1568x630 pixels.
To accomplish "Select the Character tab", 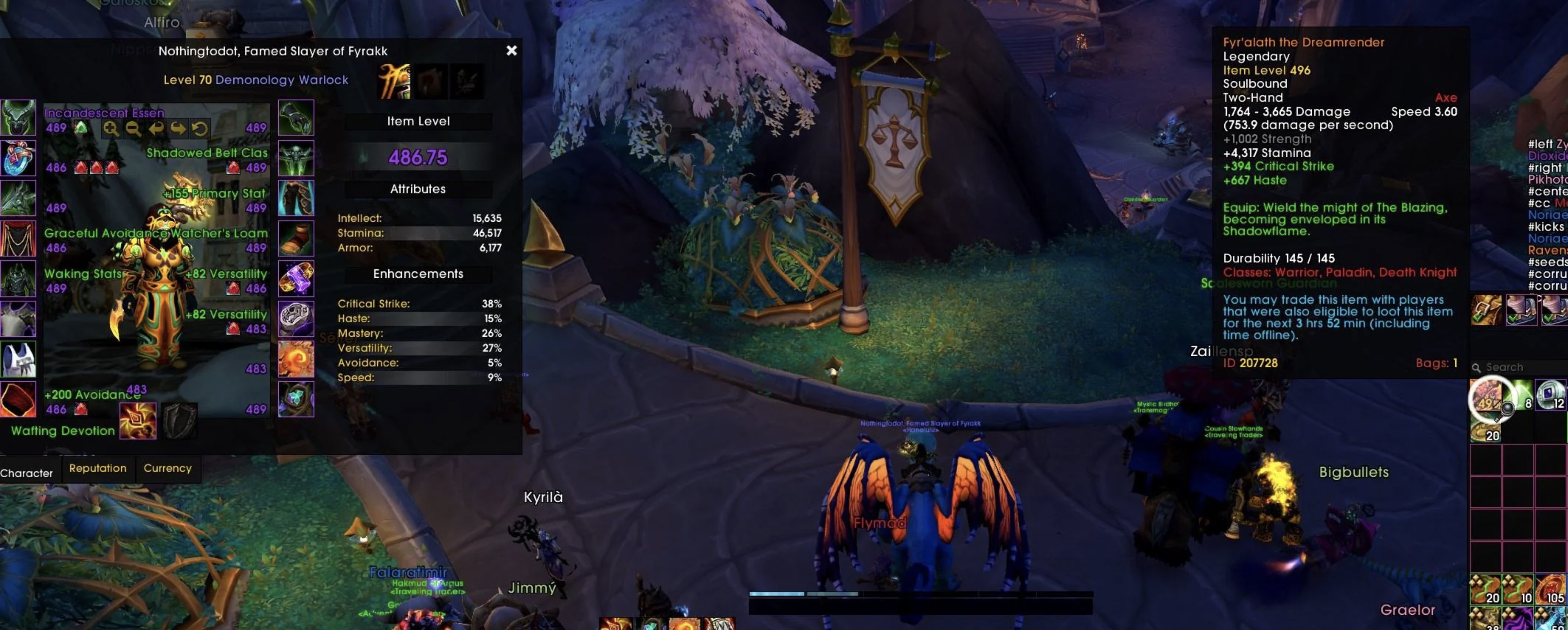I will (x=26, y=473).
